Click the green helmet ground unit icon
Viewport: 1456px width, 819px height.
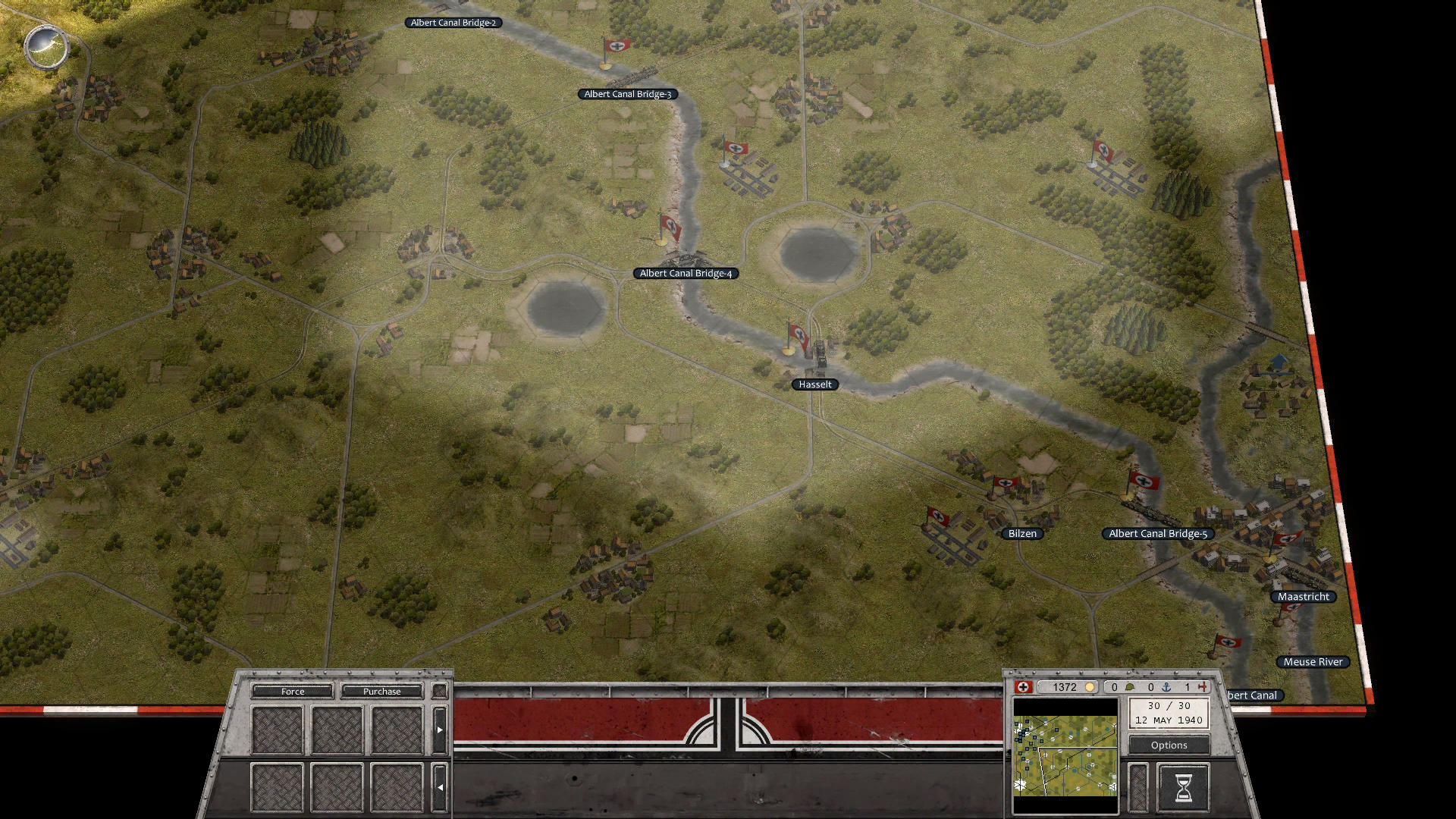[1131, 686]
